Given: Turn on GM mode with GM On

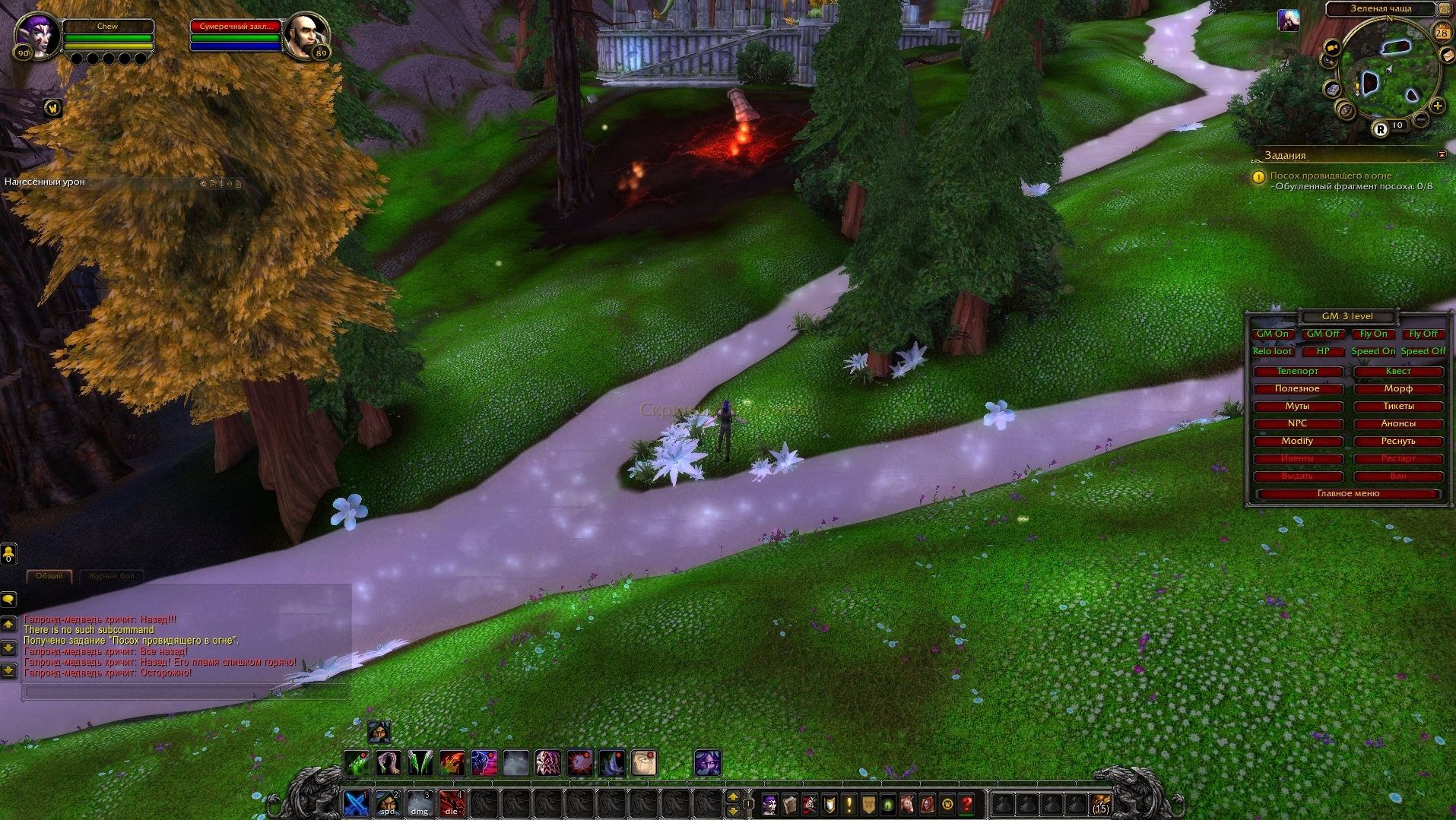Looking at the screenshot, I should (x=1272, y=334).
